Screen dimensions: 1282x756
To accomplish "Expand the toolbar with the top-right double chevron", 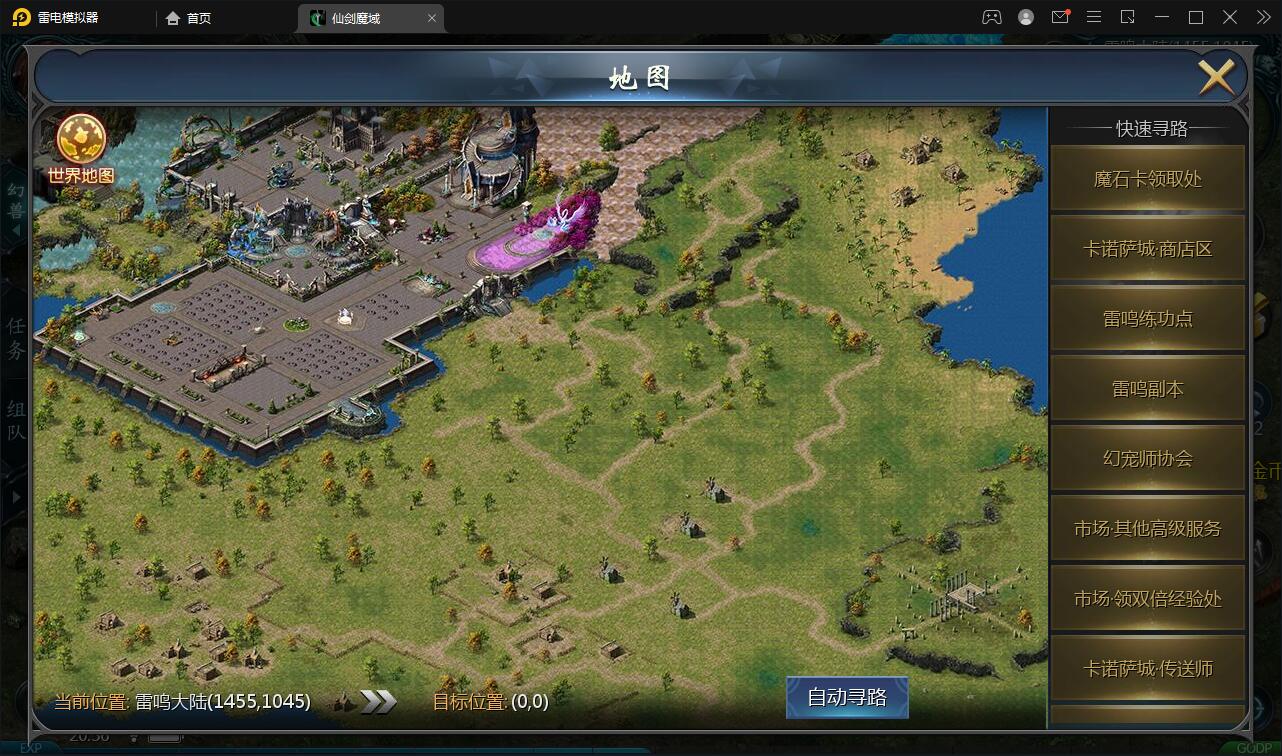I will (x=1263, y=17).
